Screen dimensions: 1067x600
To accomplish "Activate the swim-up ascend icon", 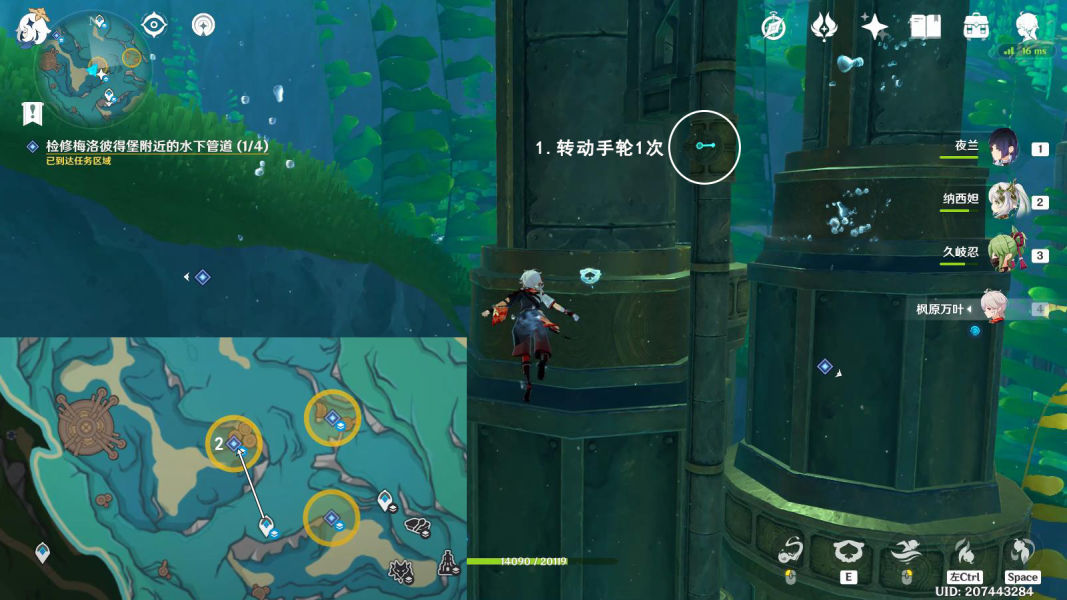I will (x=1022, y=551).
